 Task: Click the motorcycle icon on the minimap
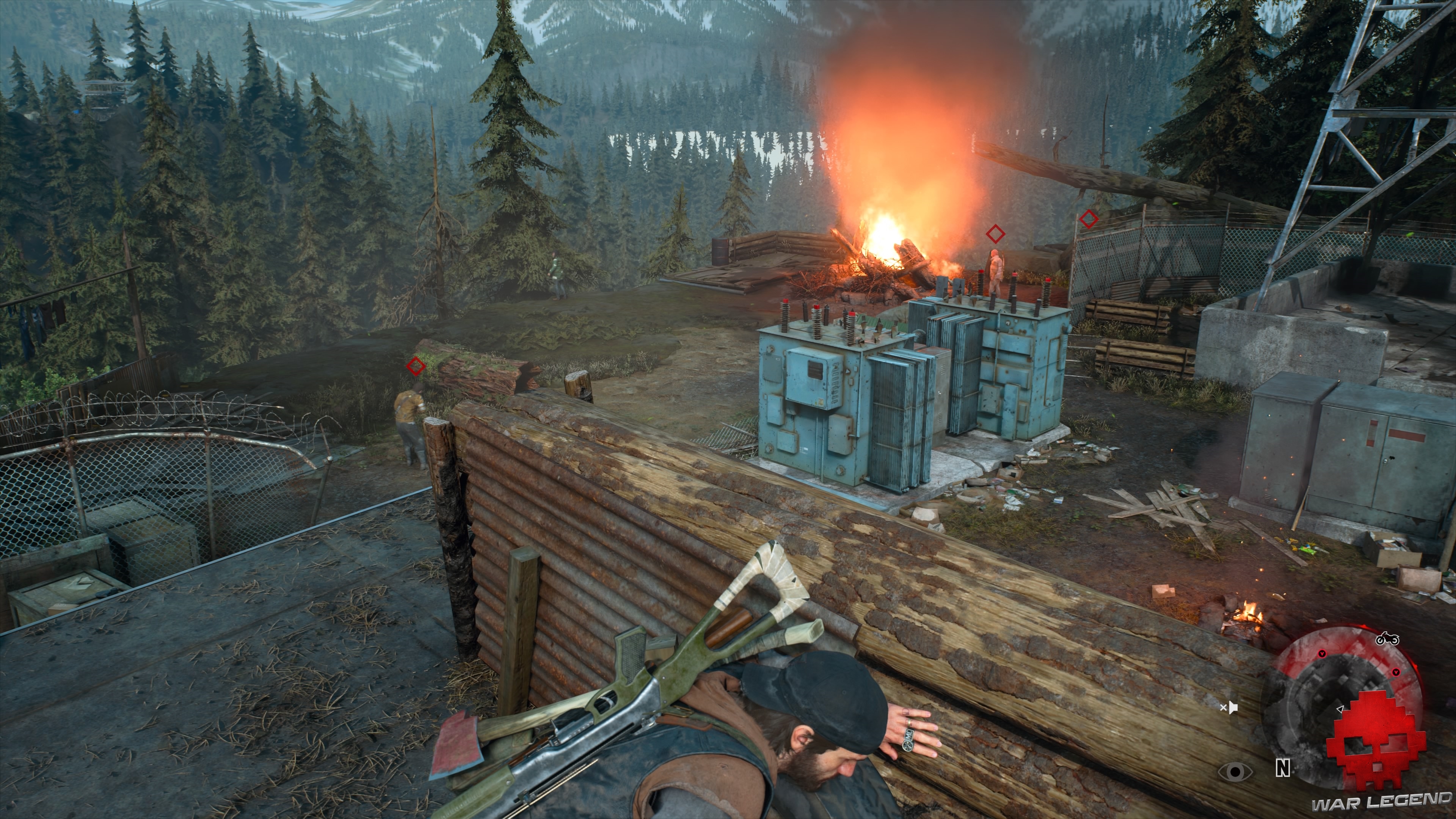point(1388,639)
